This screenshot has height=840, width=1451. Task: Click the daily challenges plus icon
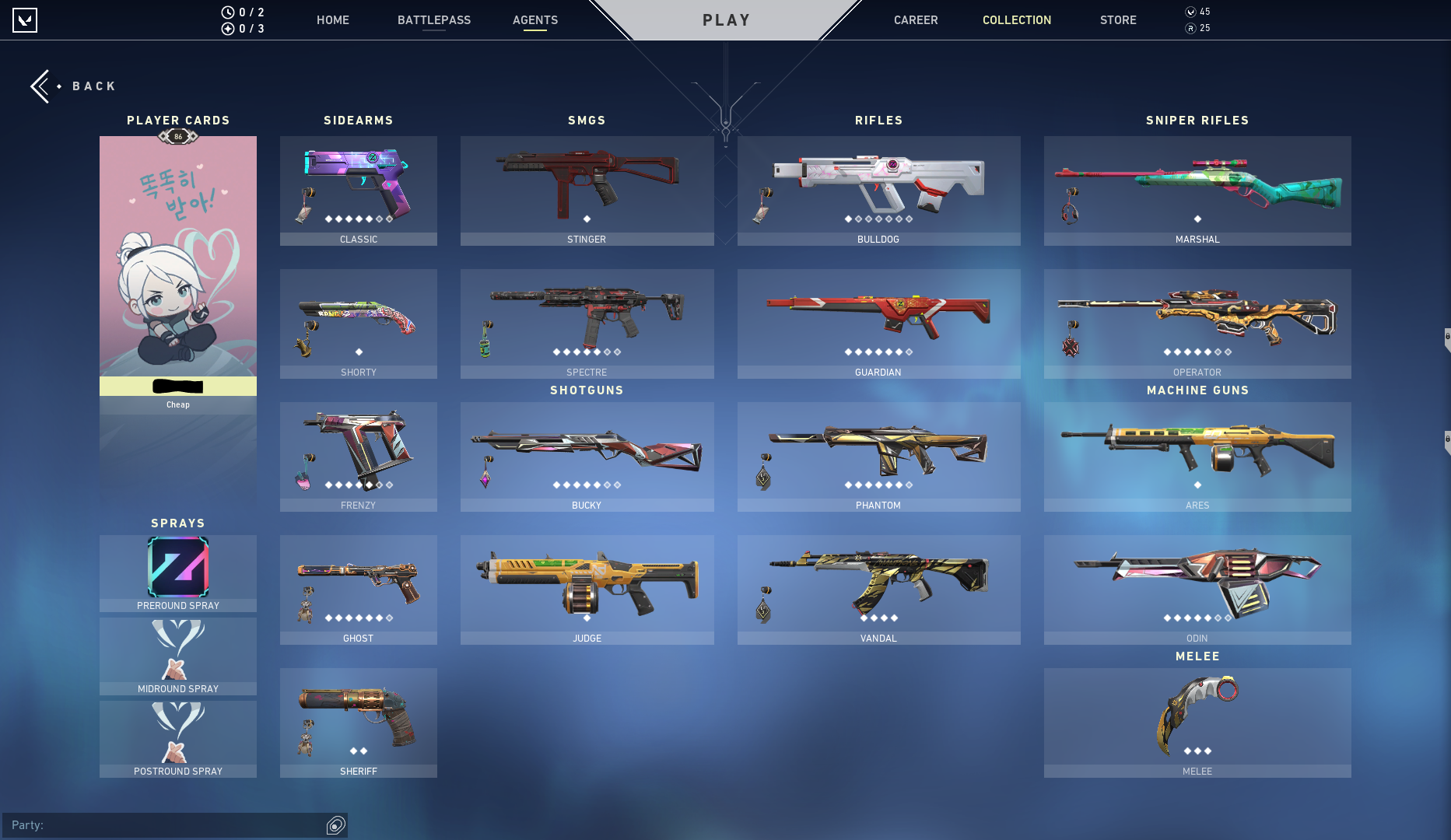point(227,27)
